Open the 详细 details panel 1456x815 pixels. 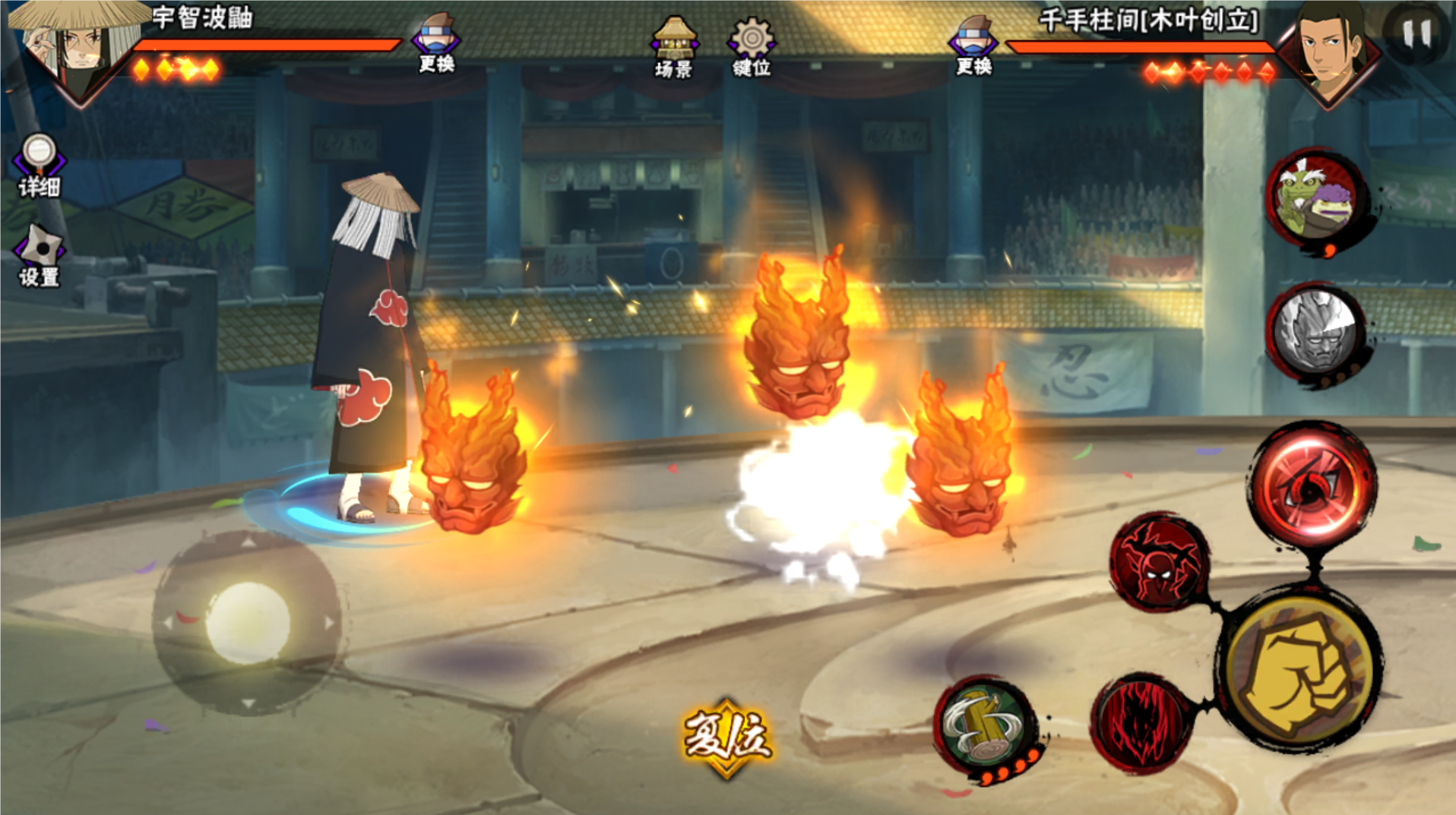point(39,164)
